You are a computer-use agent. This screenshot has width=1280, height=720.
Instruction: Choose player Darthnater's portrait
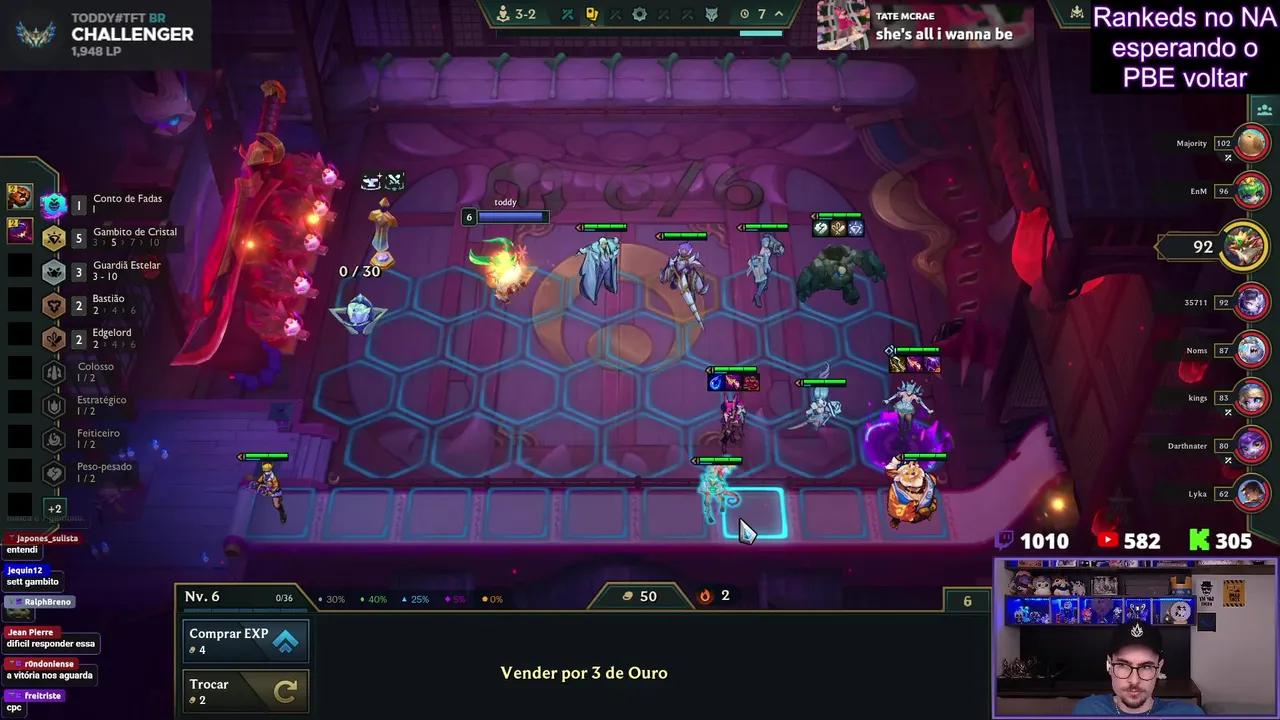point(1251,445)
